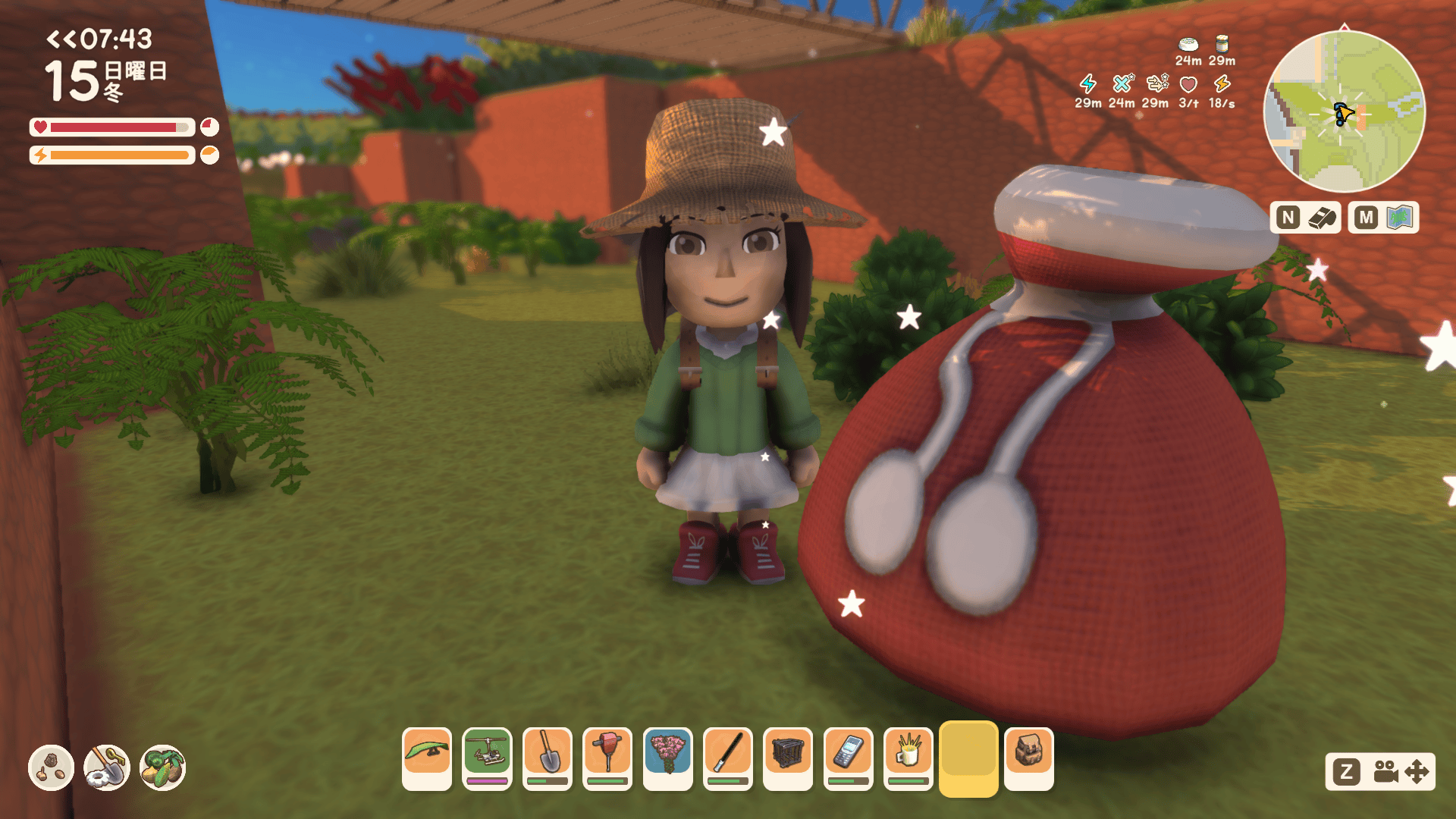The image size is (1456, 819).
Task: Click the highlighted empty yellow hotbar slot
Action: coord(968,758)
